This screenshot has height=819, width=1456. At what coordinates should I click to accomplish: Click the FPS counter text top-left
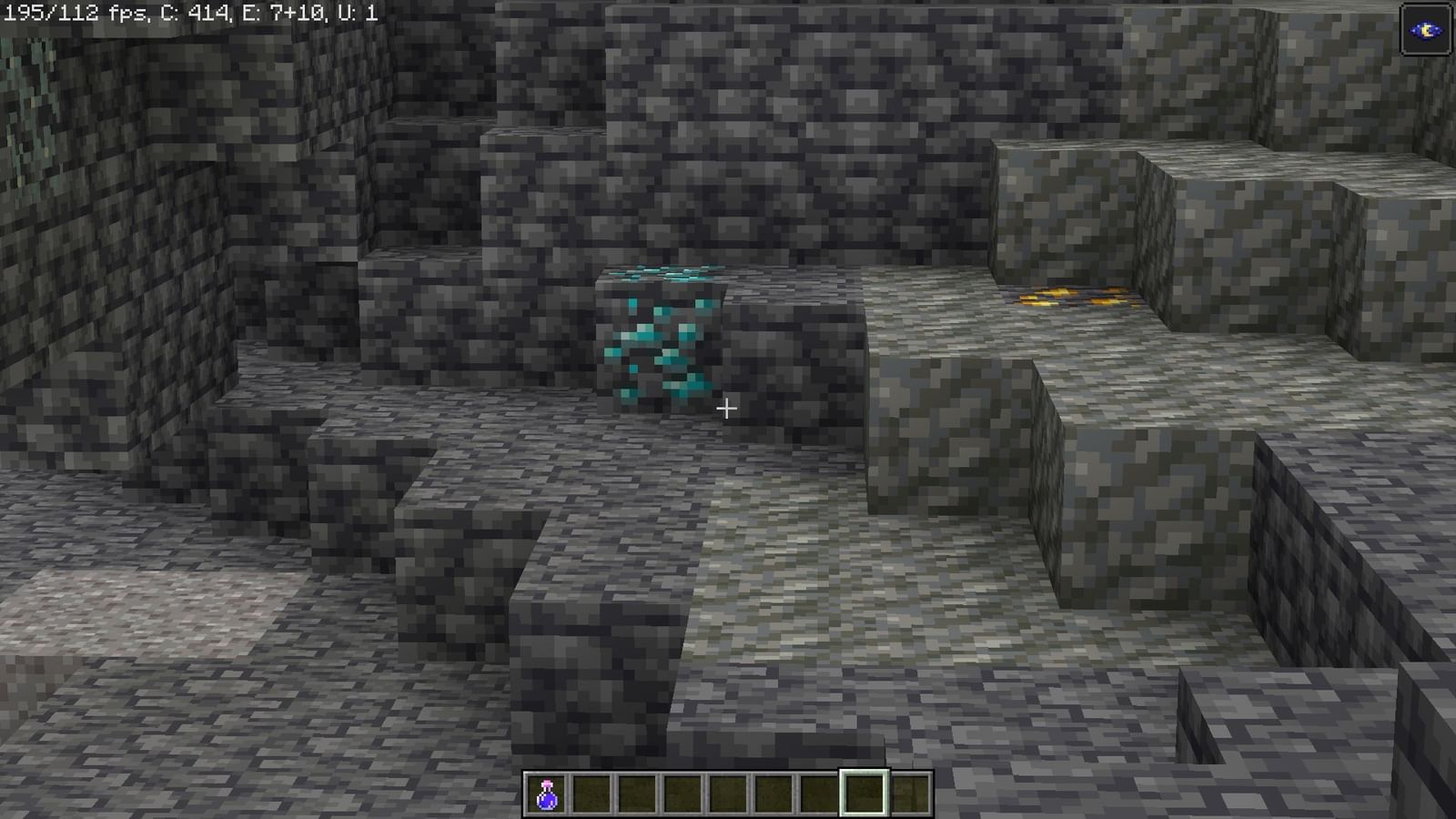55,13
